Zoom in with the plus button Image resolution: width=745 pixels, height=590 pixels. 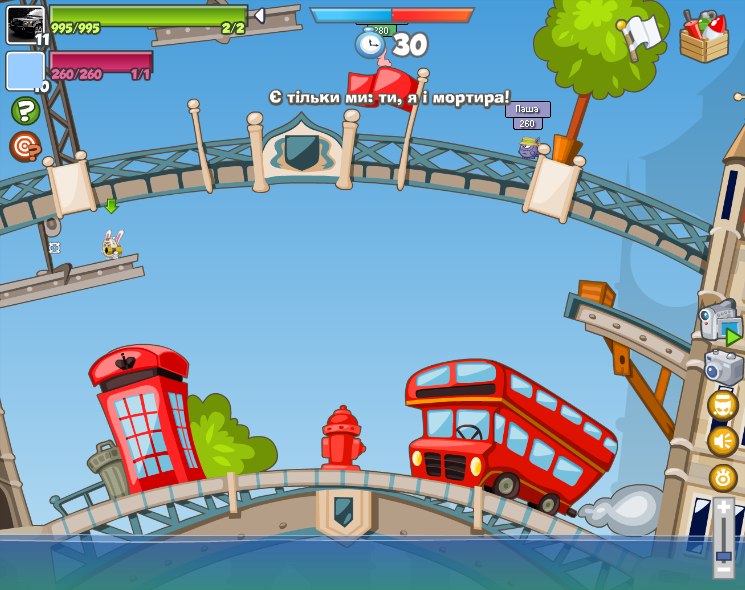724,507
